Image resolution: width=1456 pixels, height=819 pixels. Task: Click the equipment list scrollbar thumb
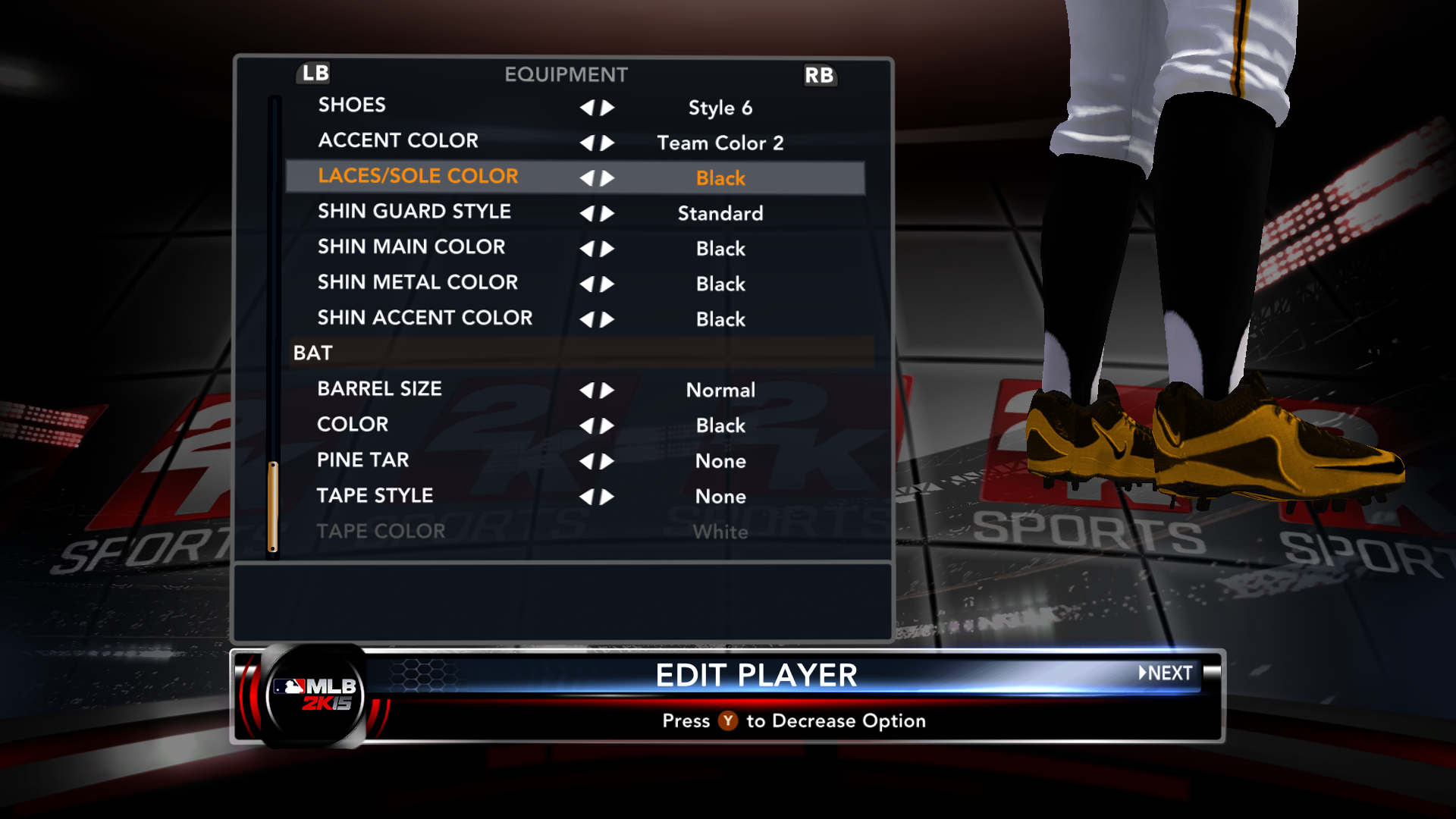click(273, 507)
